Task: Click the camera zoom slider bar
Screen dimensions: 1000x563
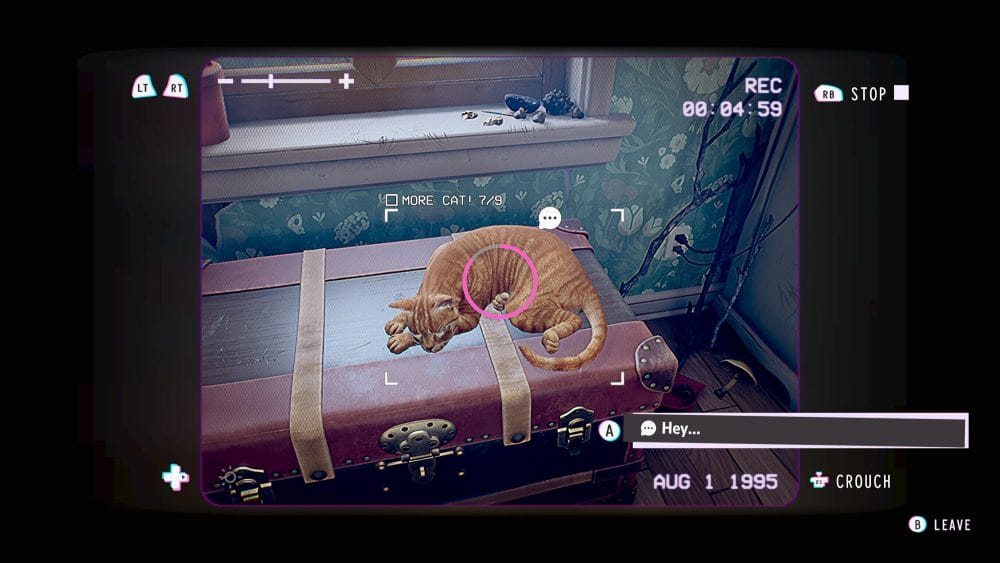Action: click(x=286, y=81)
